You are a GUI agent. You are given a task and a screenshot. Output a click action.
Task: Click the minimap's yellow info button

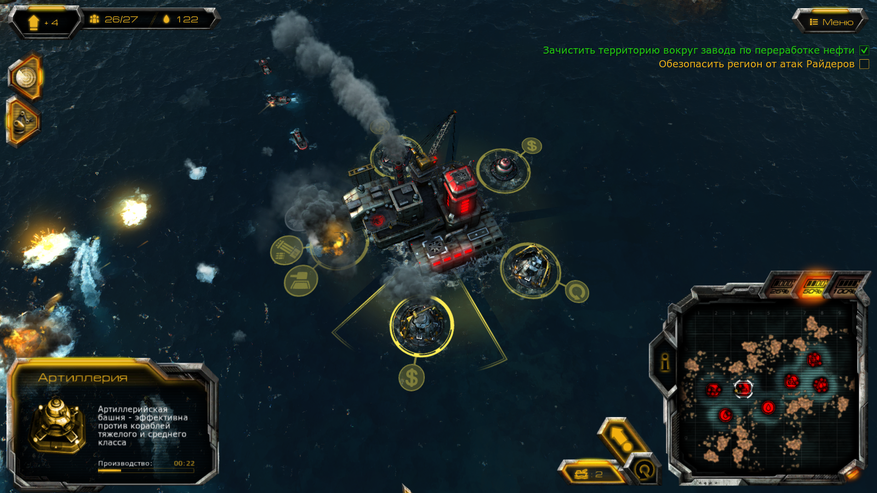(x=663, y=360)
